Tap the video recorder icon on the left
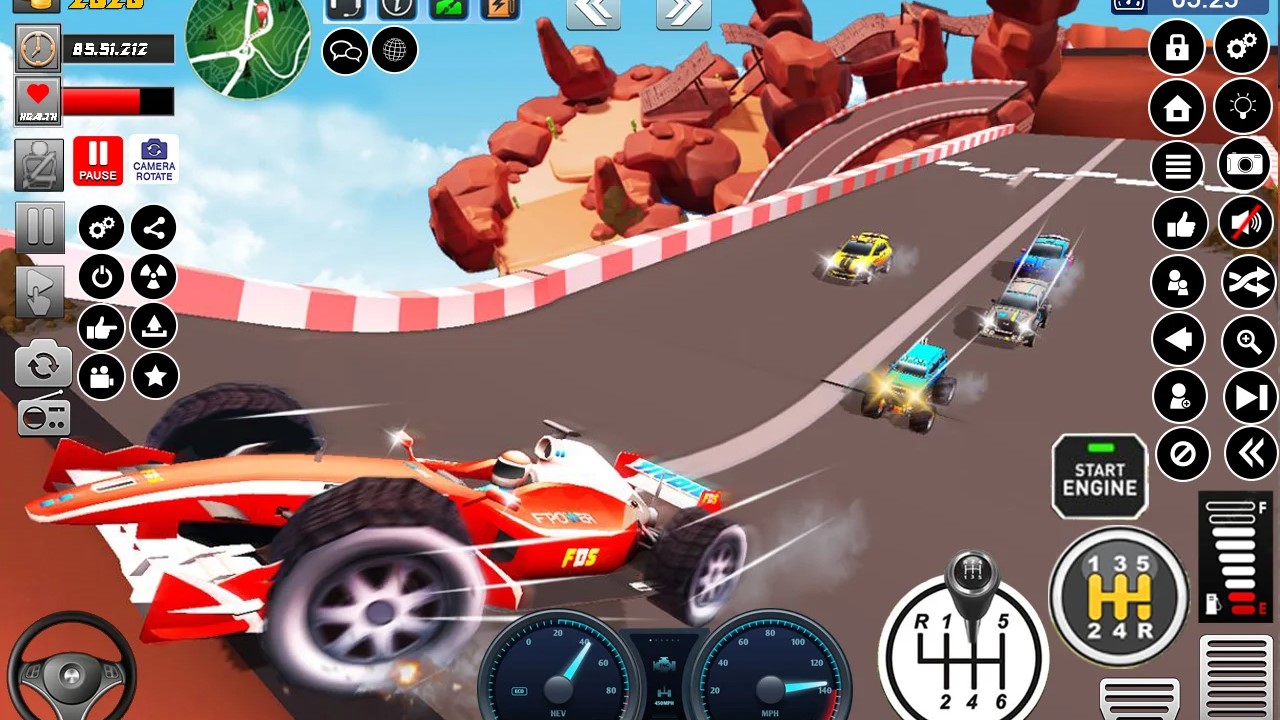Screen dimensions: 1280x720 point(101,376)
